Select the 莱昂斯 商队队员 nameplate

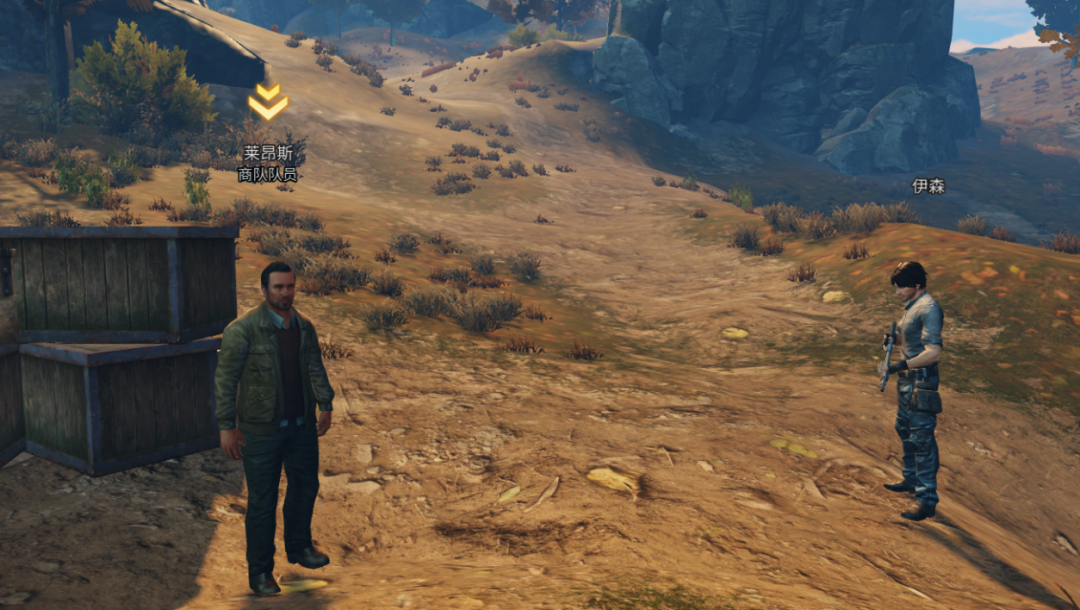coord(268,164)
